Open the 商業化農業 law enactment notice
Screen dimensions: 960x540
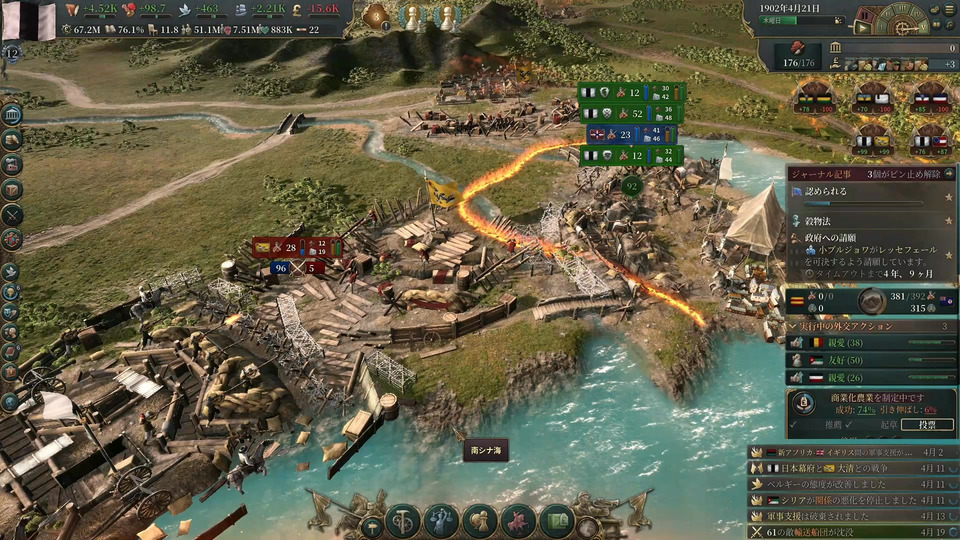pyautogui.click(x=875, y=396)
